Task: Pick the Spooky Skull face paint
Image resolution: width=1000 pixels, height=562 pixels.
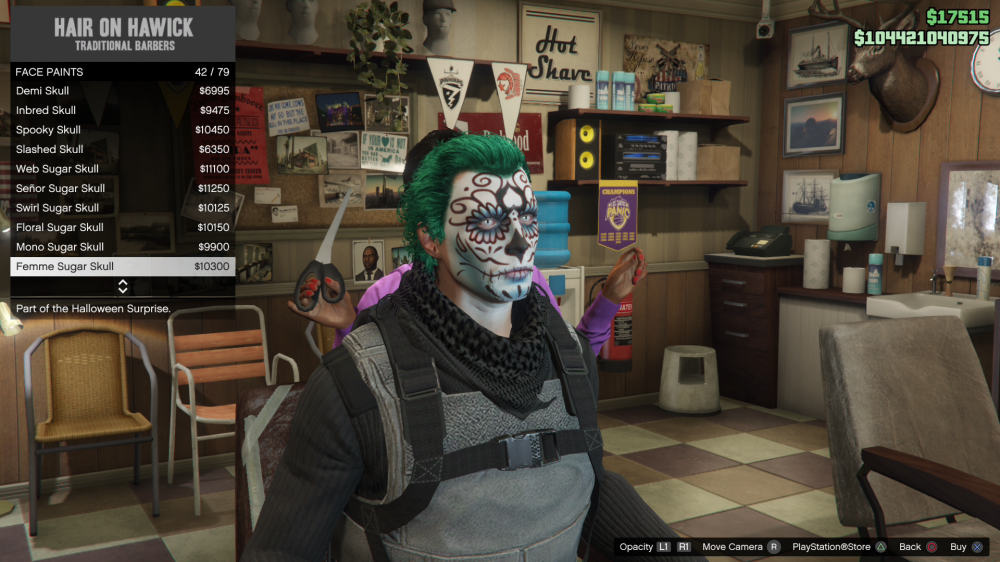Action: (x=122, y=130)
